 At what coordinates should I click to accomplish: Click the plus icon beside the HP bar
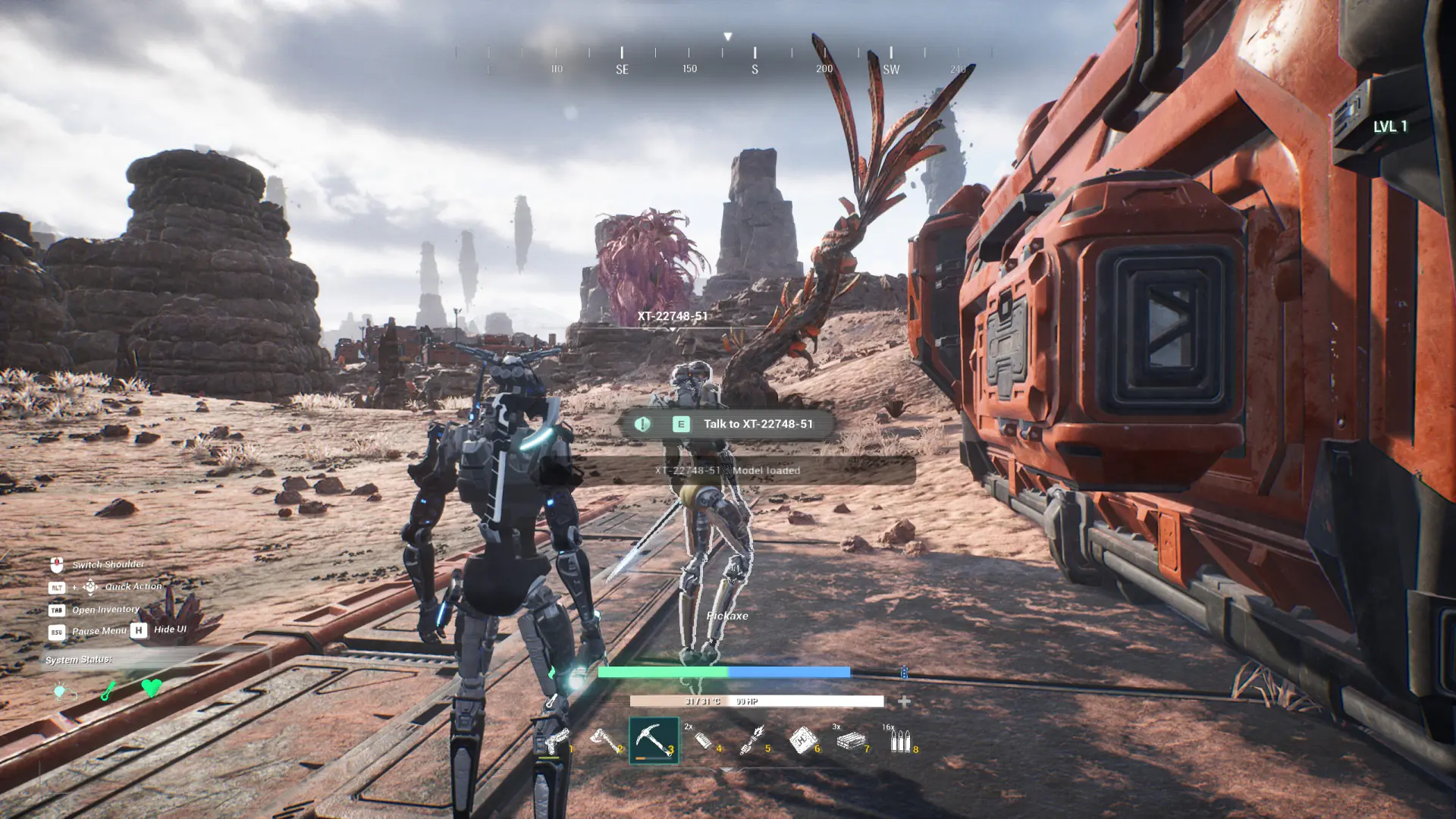click(x=904, y=701)
